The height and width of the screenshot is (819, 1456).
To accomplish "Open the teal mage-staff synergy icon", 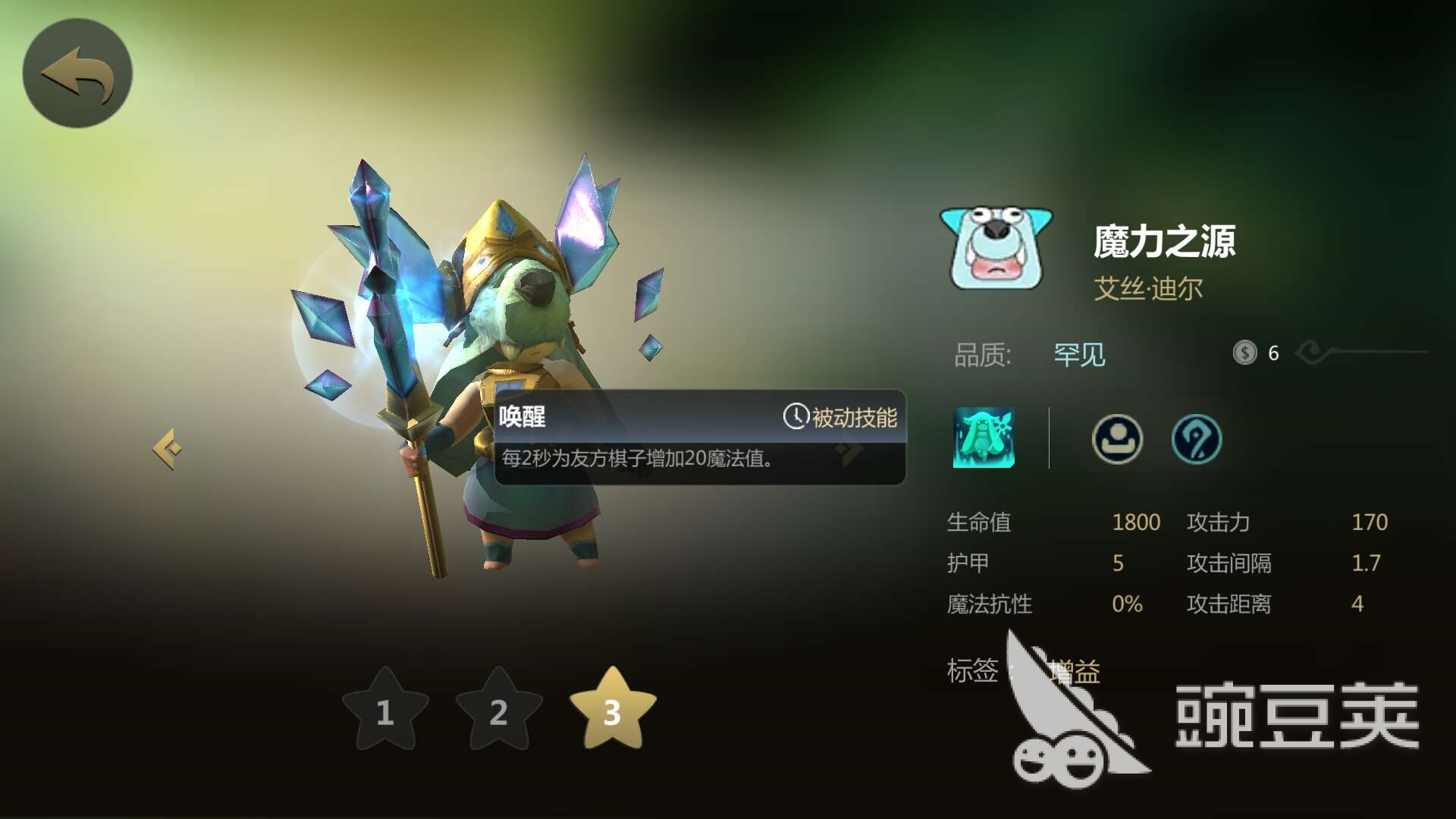I will [x=1196, y=438].
